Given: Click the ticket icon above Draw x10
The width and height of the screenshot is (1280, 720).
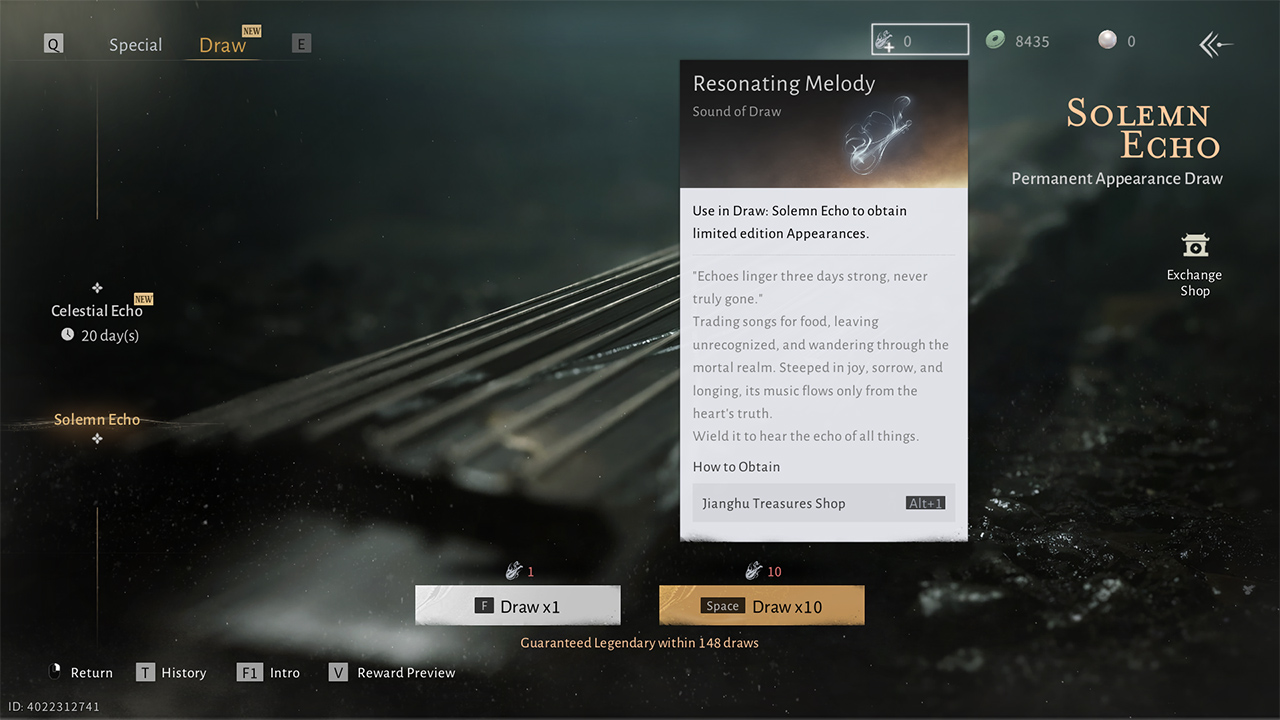Looking at the screenshot, I should click(753, 570).
